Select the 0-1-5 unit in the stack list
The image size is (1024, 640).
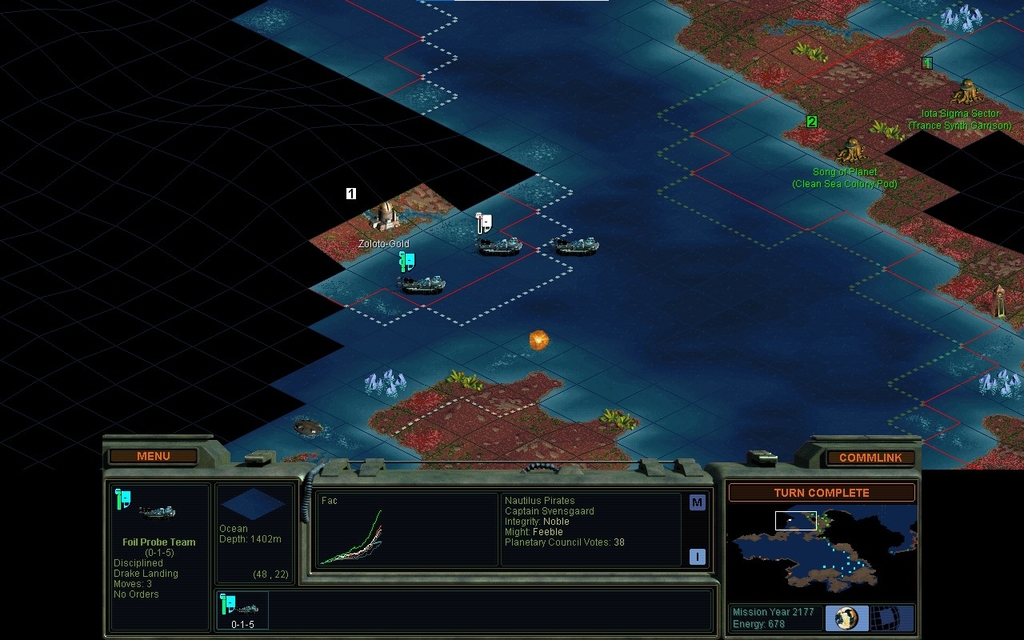(x=243, y=611)
